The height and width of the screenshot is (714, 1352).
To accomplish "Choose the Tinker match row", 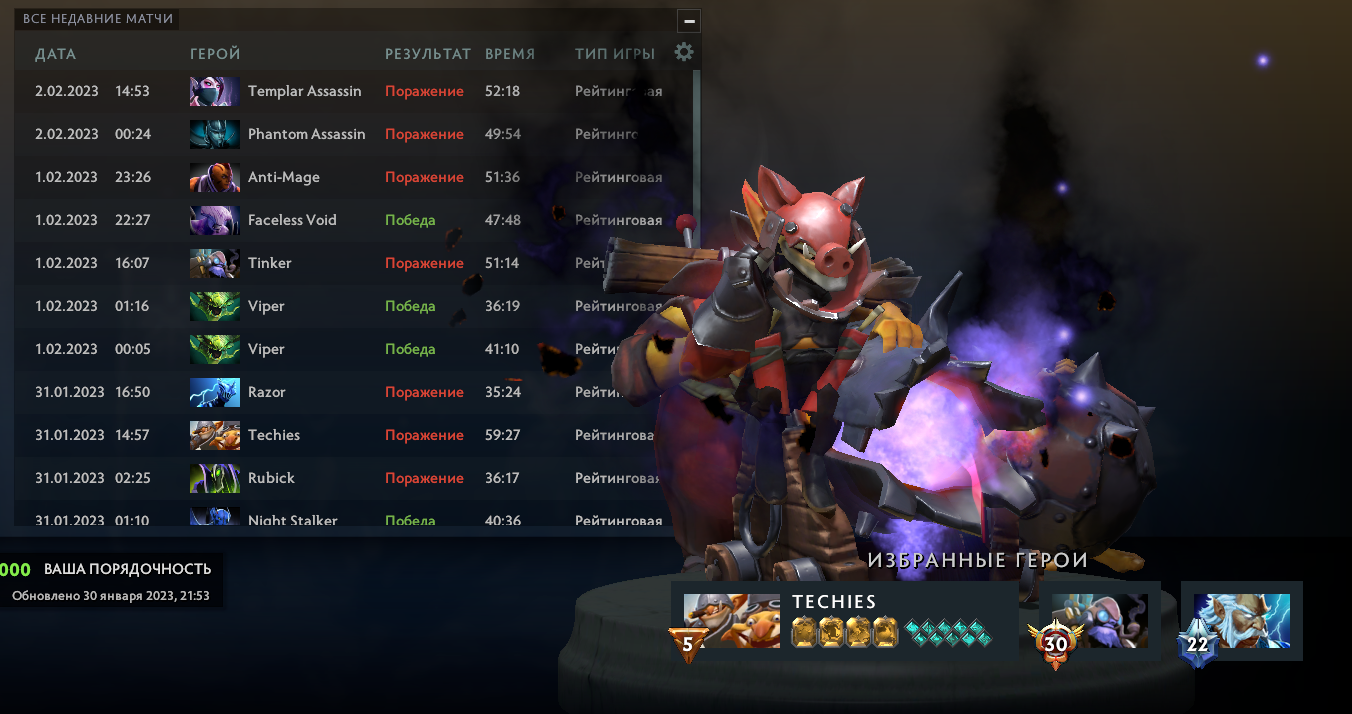I will (270, 264).
